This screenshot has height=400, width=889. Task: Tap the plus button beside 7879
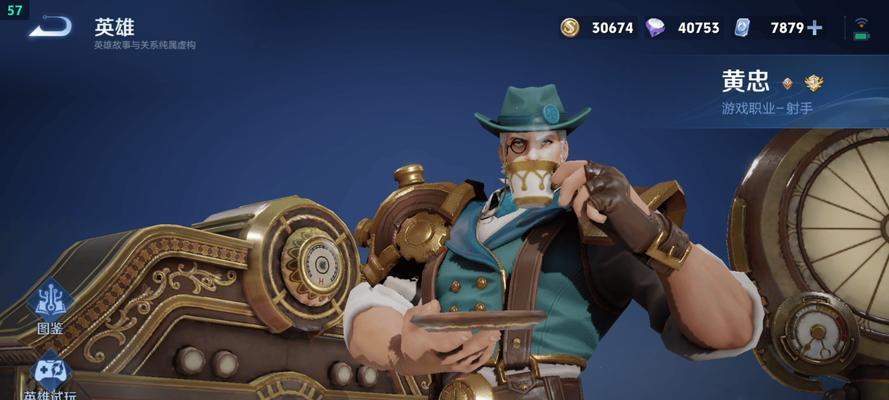[815, 28]
